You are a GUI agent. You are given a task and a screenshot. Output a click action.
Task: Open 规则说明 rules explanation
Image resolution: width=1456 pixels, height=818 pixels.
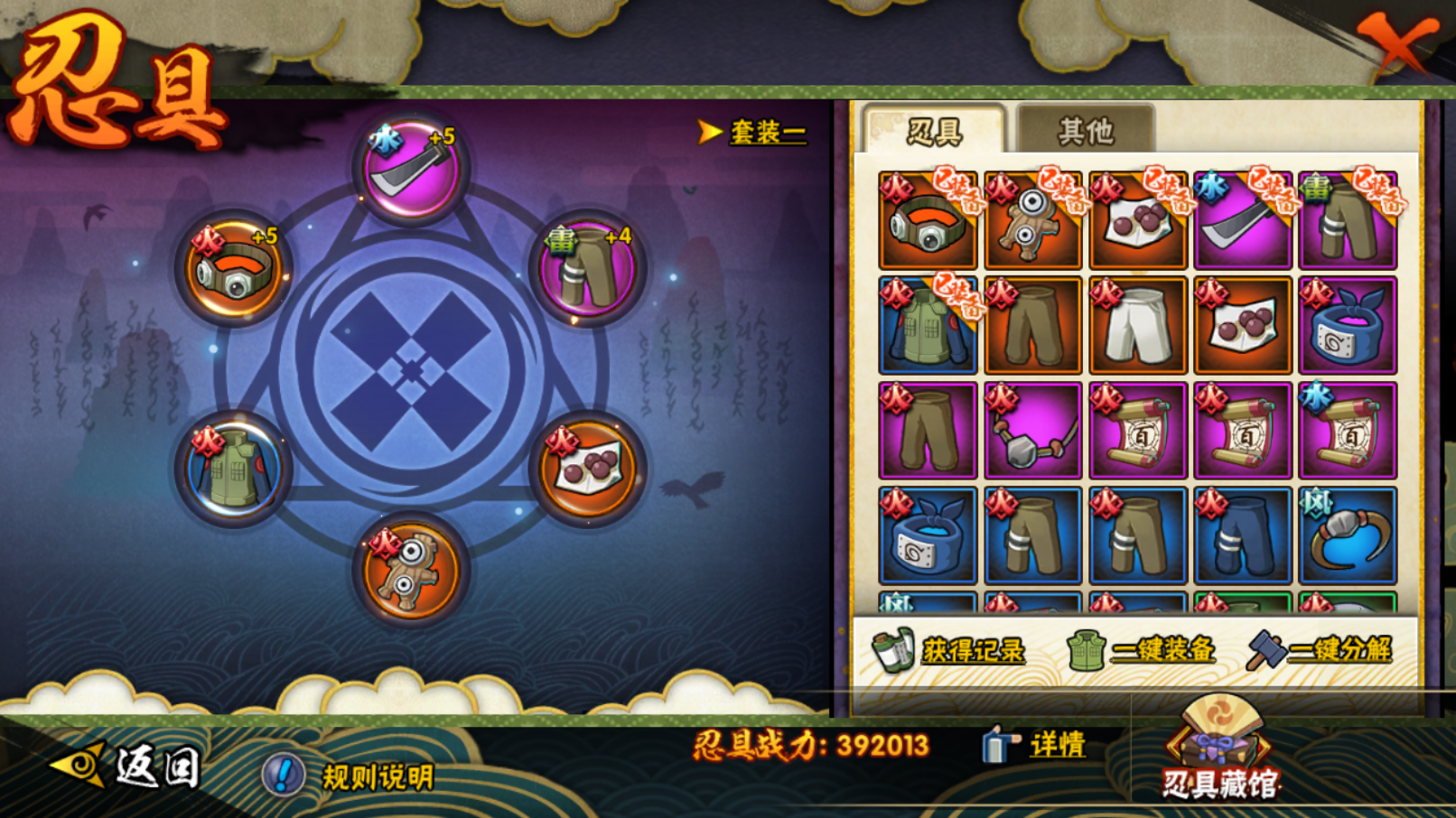tap(349, 775)
